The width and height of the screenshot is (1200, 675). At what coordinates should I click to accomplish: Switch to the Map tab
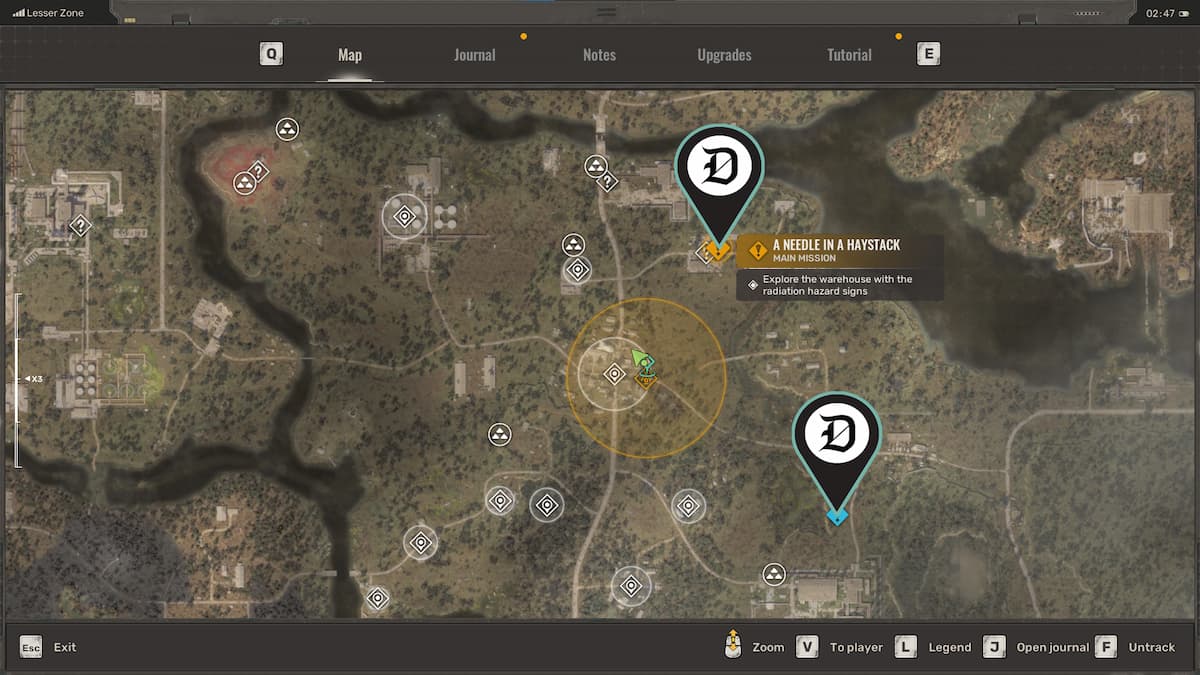pos(349,55)
